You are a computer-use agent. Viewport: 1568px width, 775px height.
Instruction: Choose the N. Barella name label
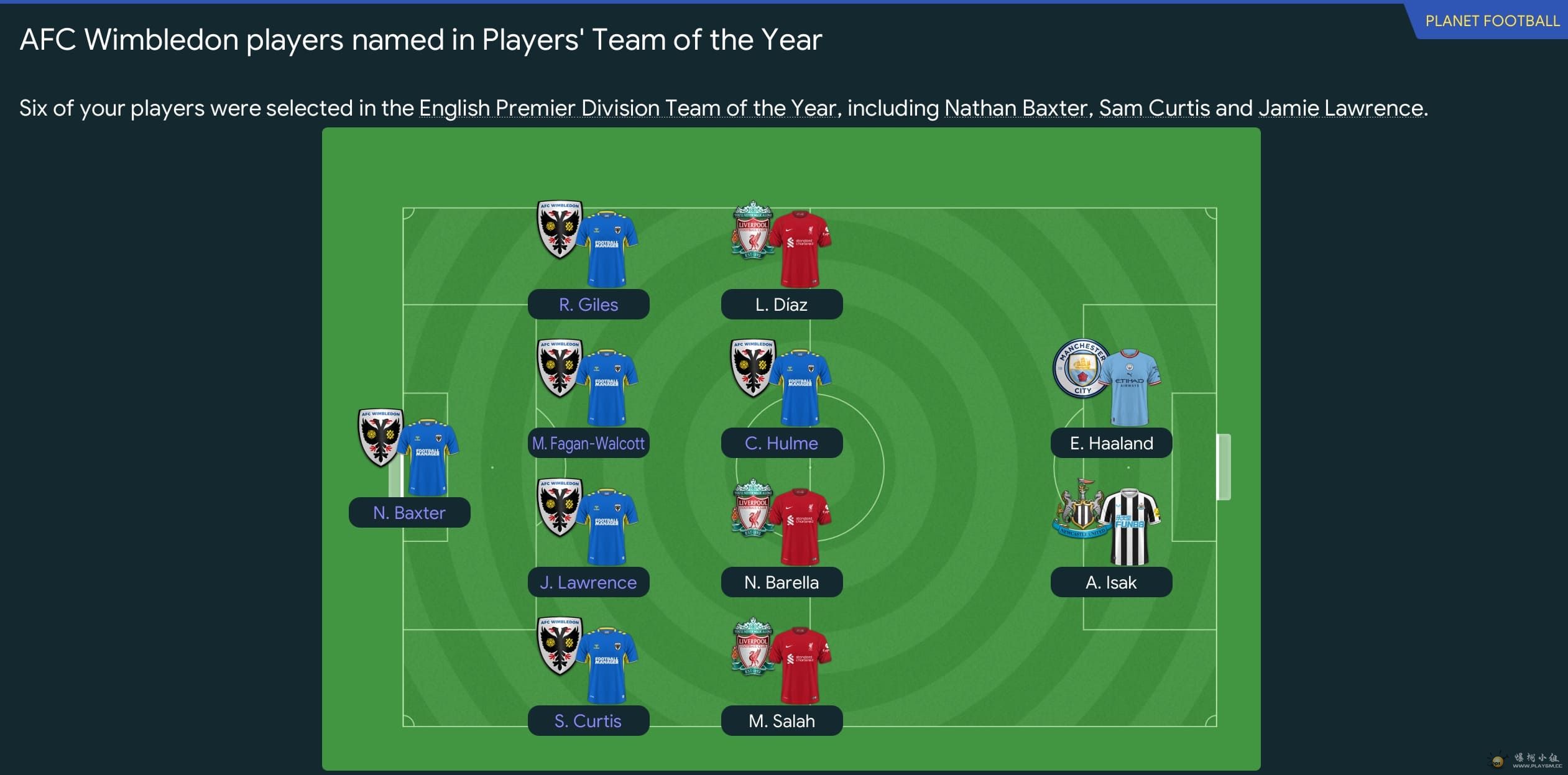click(x=782, y=582)
